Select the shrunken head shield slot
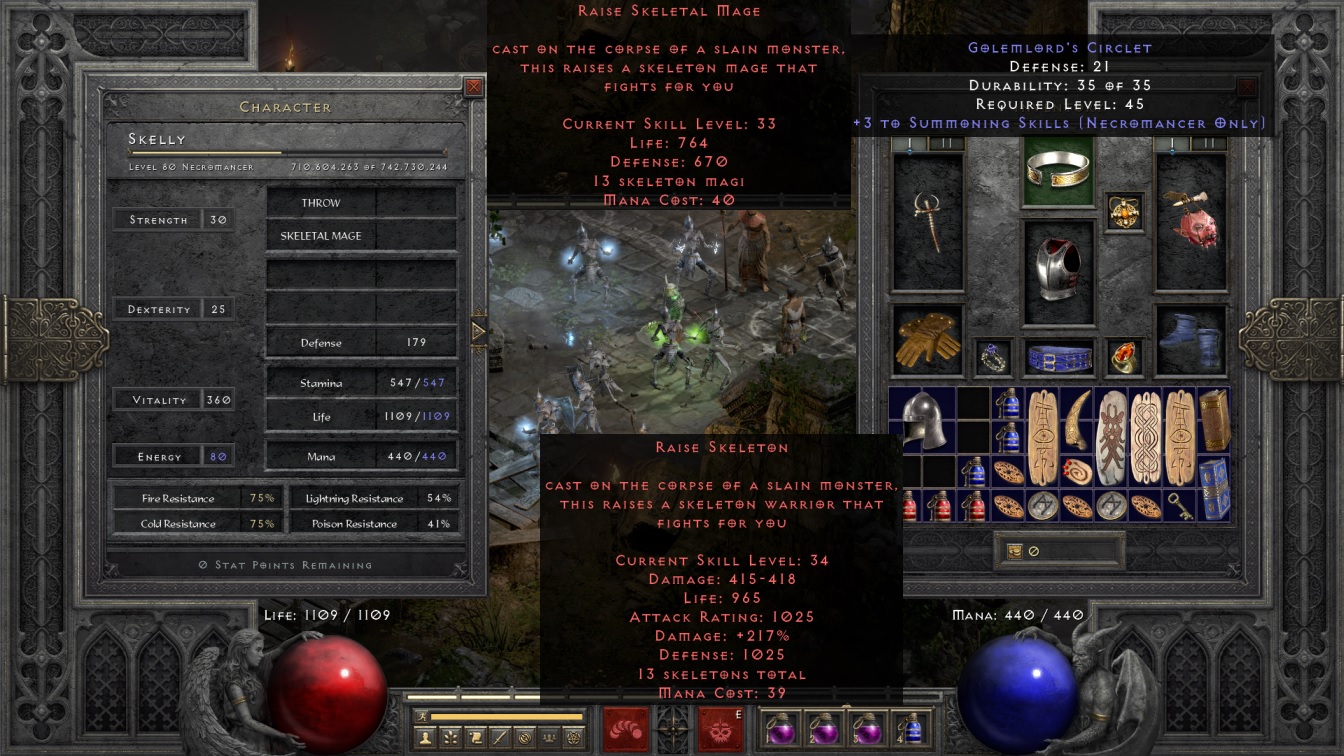This screenshot has width=1344, height=756. [1190, 220]
